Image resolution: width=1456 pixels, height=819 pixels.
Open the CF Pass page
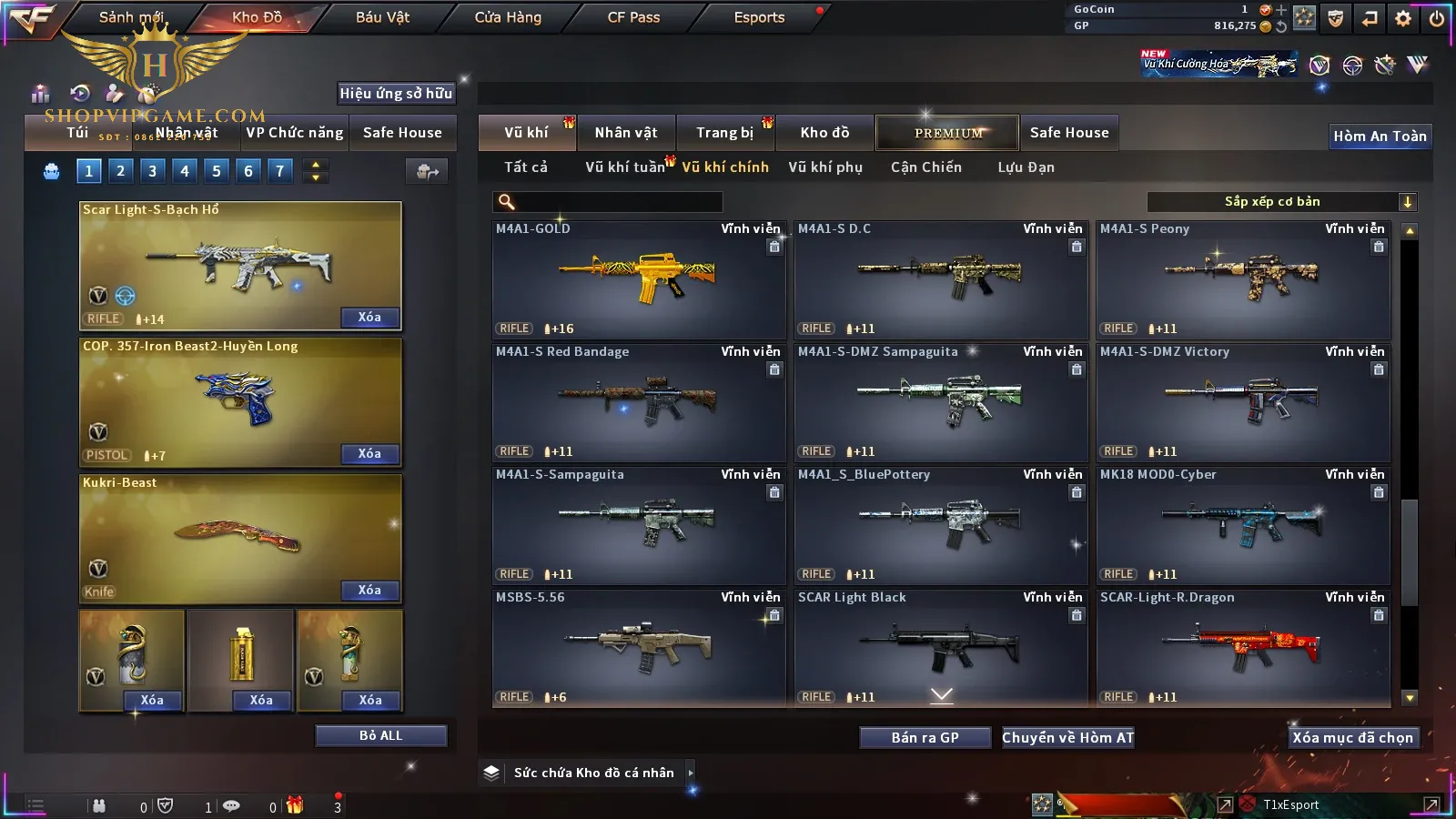(633, 17)
